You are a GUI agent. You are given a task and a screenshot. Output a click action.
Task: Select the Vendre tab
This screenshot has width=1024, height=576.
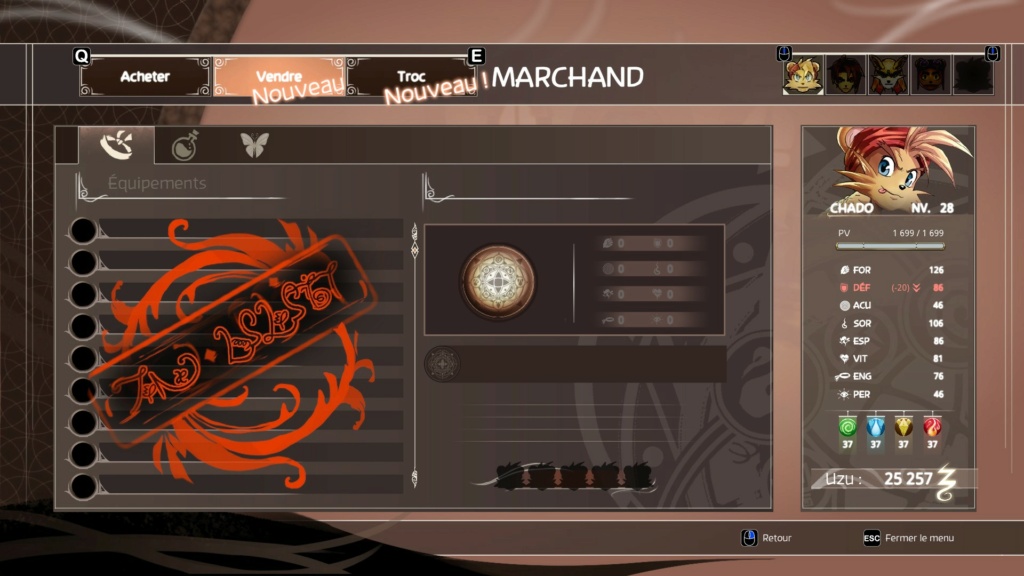pos(279,77)
